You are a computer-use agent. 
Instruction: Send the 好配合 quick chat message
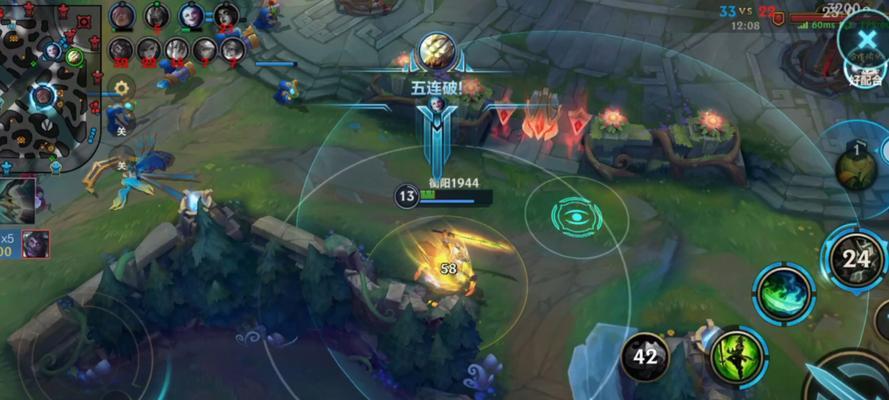[x=866, y=77]
